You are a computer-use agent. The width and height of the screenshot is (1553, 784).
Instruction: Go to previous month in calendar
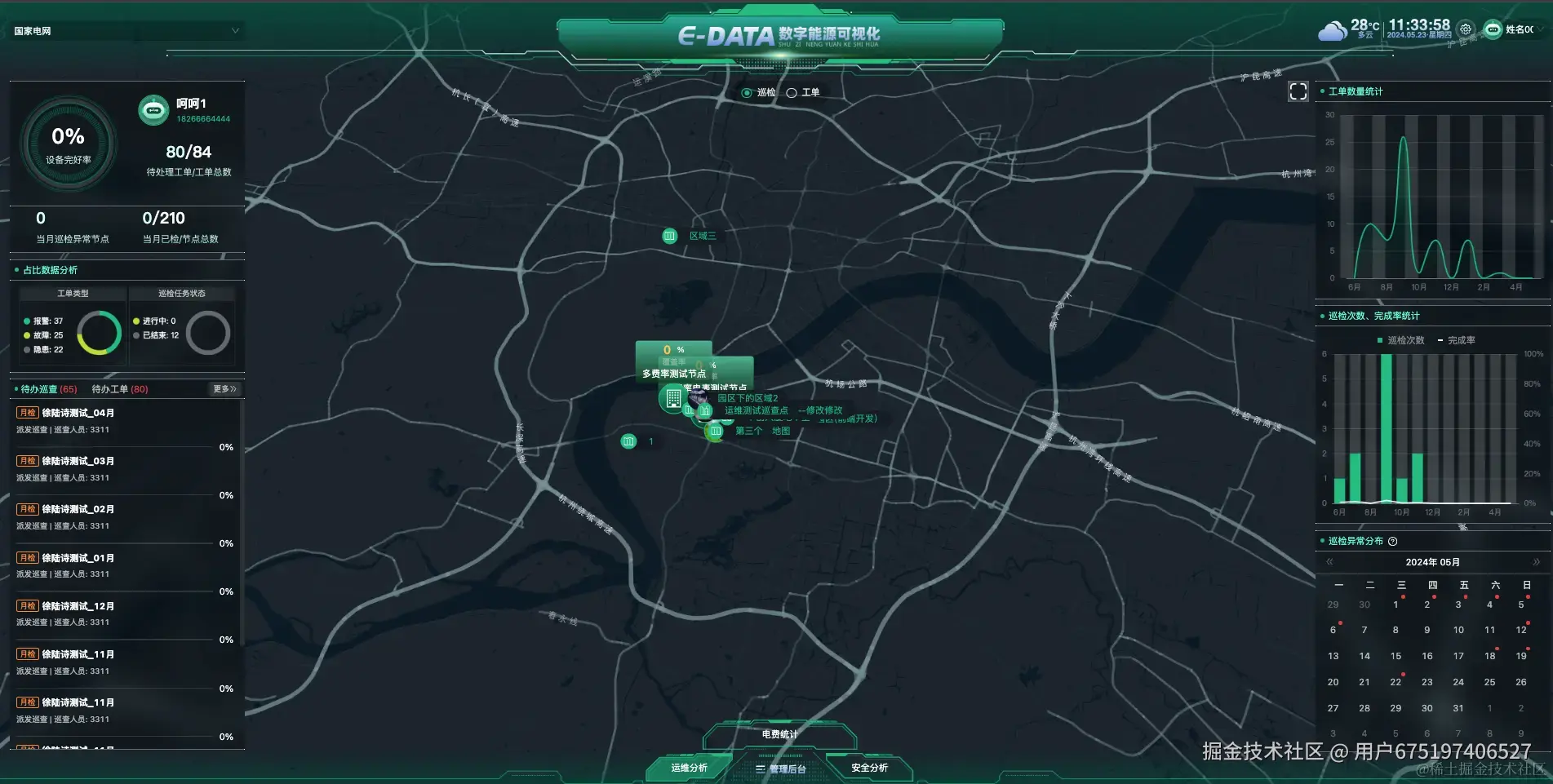coord(1329,562)
